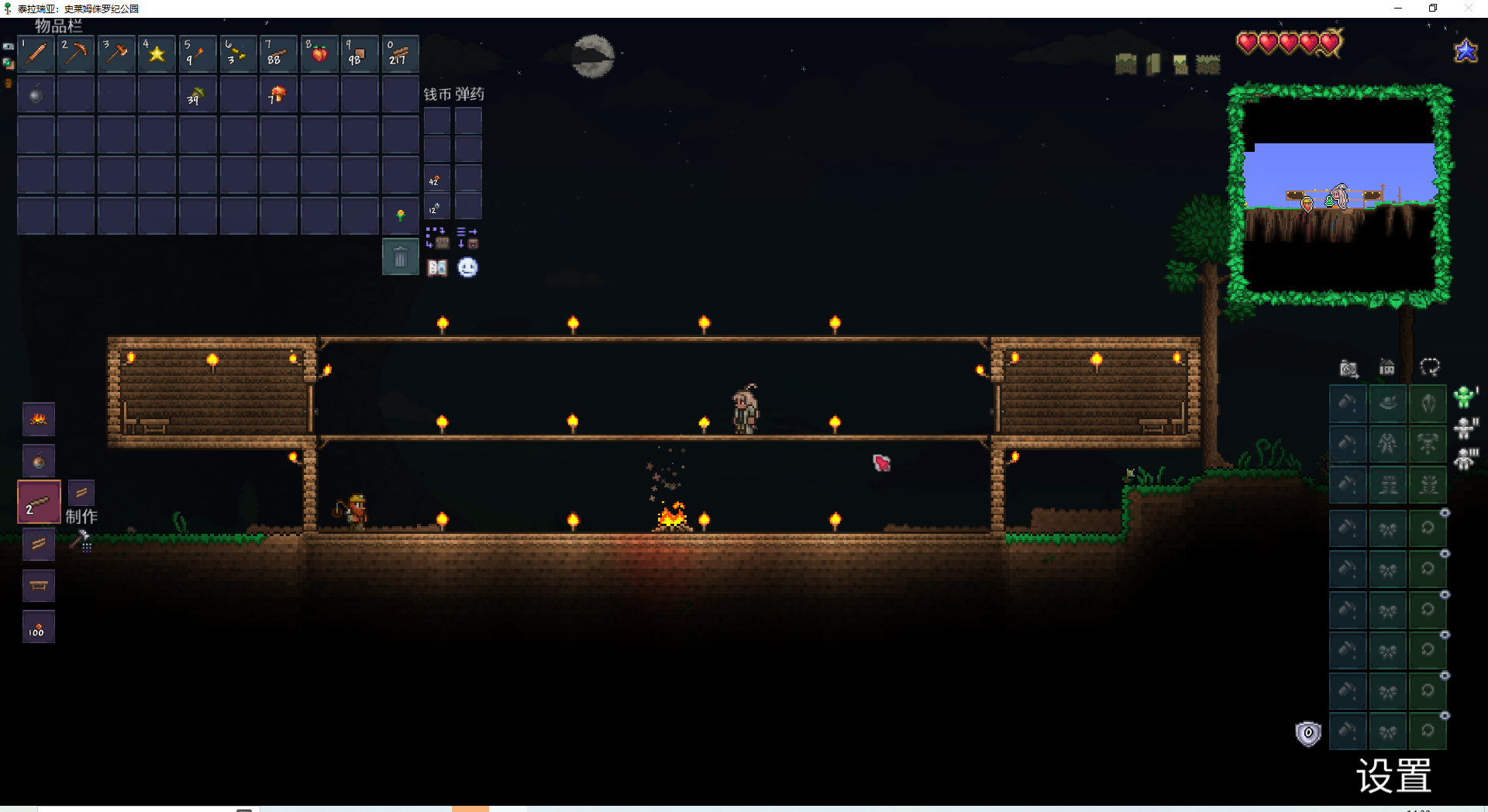Open the bestiary book icon
This screenshot has height=812, width=1488.
pos(437,268)
